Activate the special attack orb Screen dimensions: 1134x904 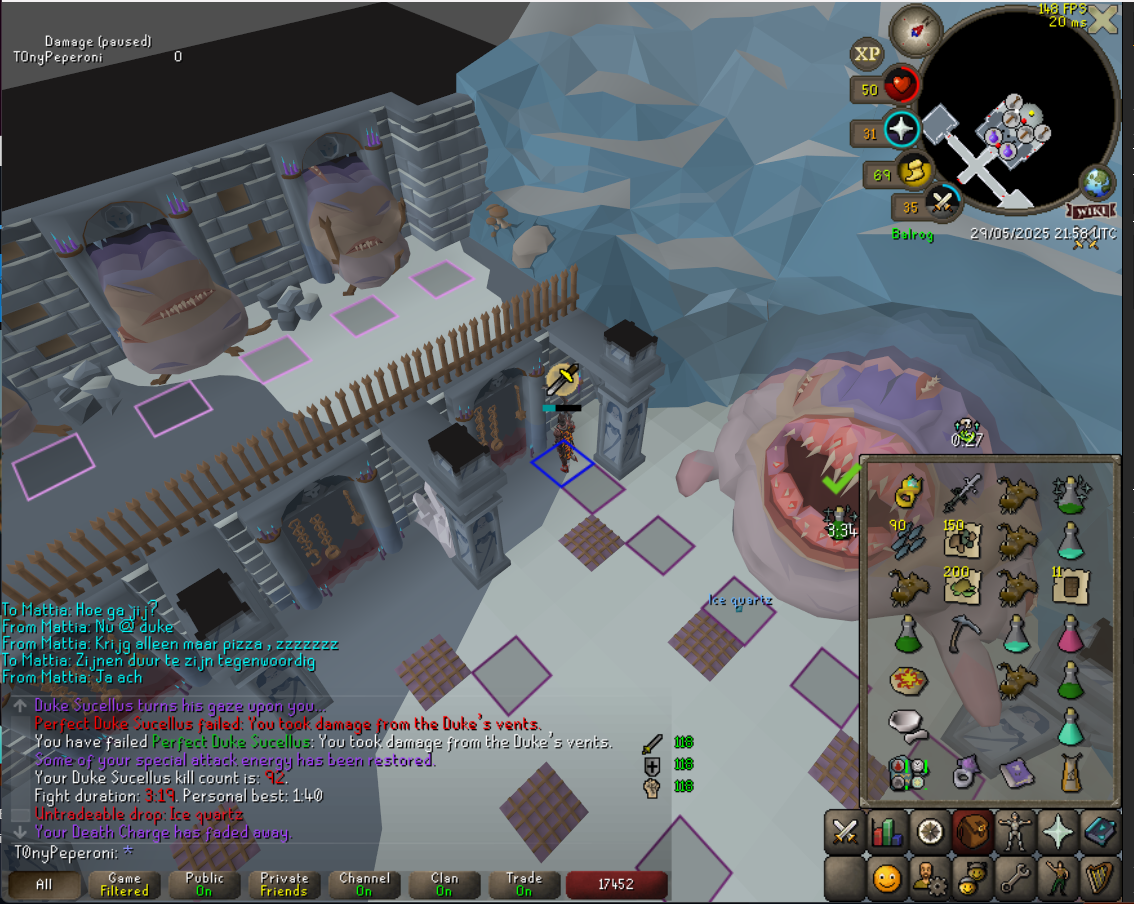[941, 203]
